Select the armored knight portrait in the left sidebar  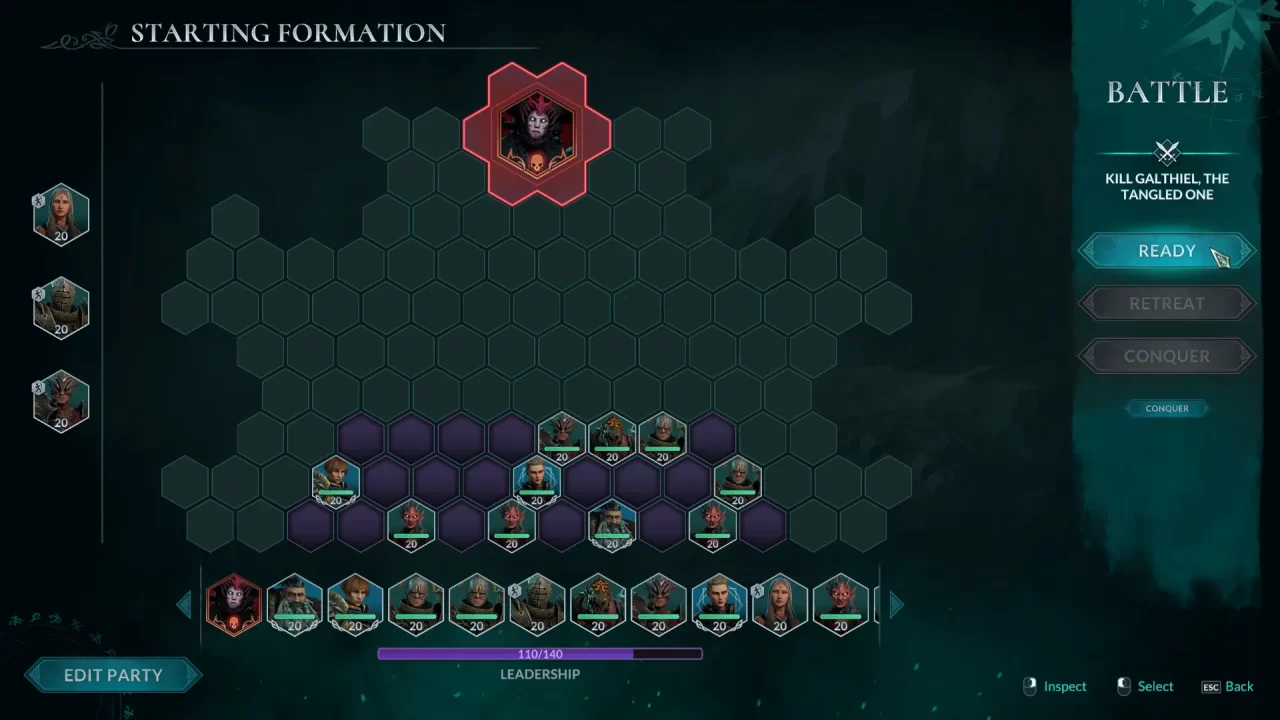point(60,307)
